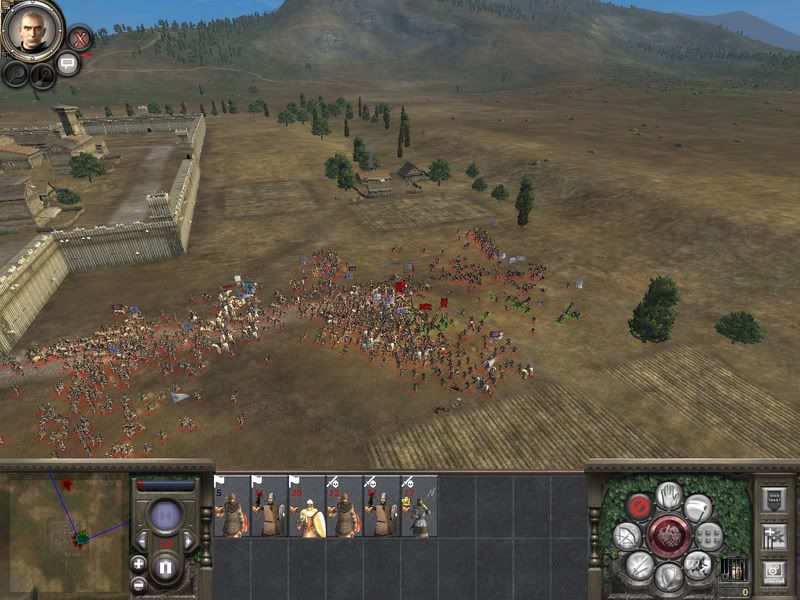
Task: Zoom in the minimap with plus button
Action: tap(138, 563)
